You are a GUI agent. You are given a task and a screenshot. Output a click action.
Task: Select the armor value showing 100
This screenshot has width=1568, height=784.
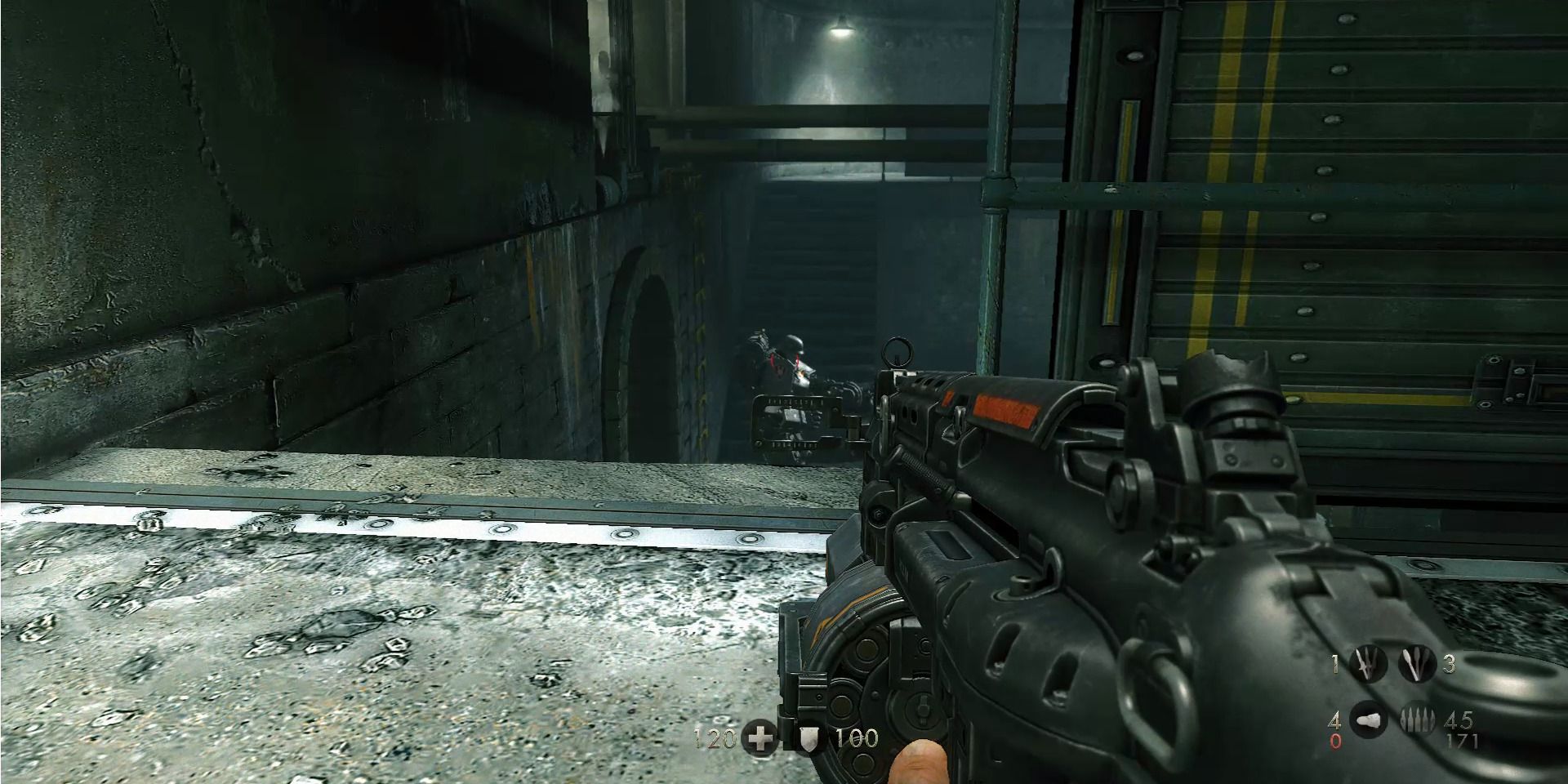click(x=857, y=737)
